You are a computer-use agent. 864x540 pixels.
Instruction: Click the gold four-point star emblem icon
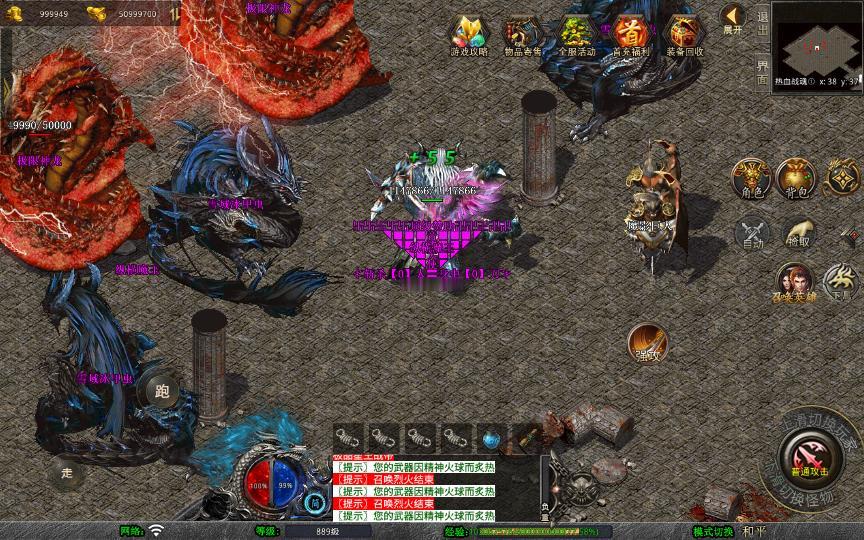pos(843,177)
